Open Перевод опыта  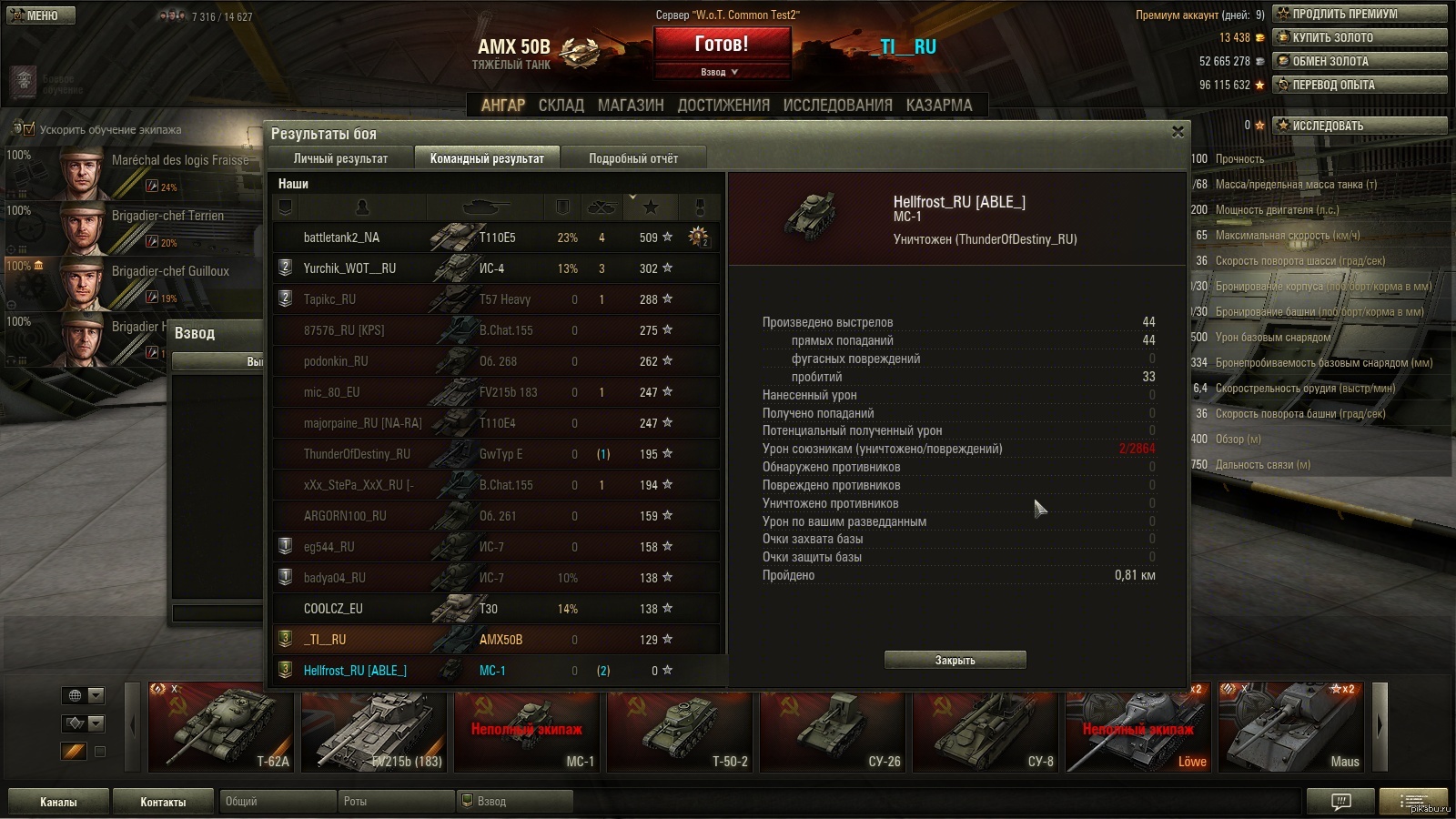(x=1360, y=85)
